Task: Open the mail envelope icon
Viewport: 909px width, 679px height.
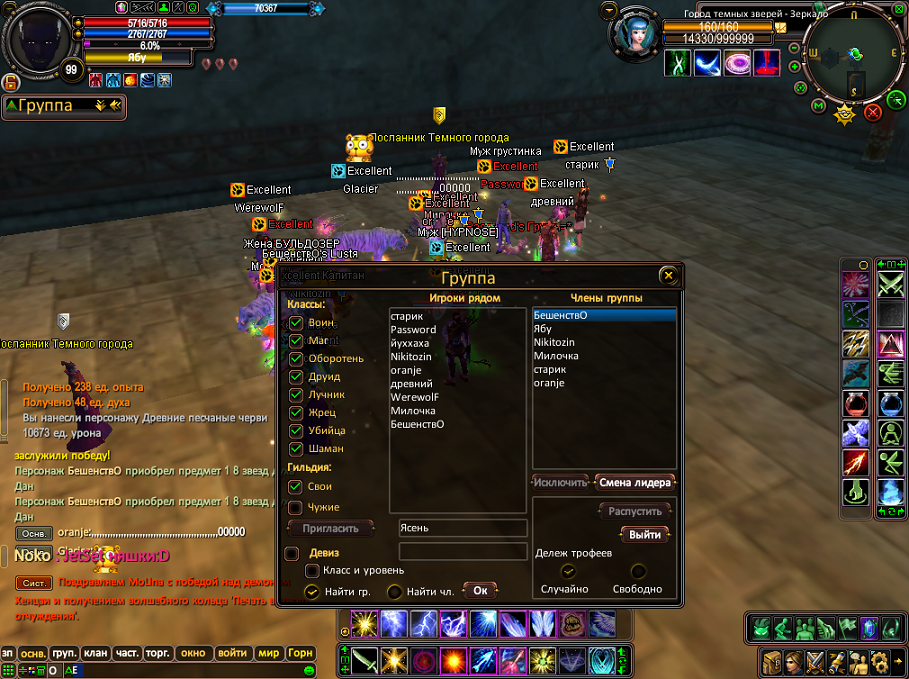Action: coord(779,28)
